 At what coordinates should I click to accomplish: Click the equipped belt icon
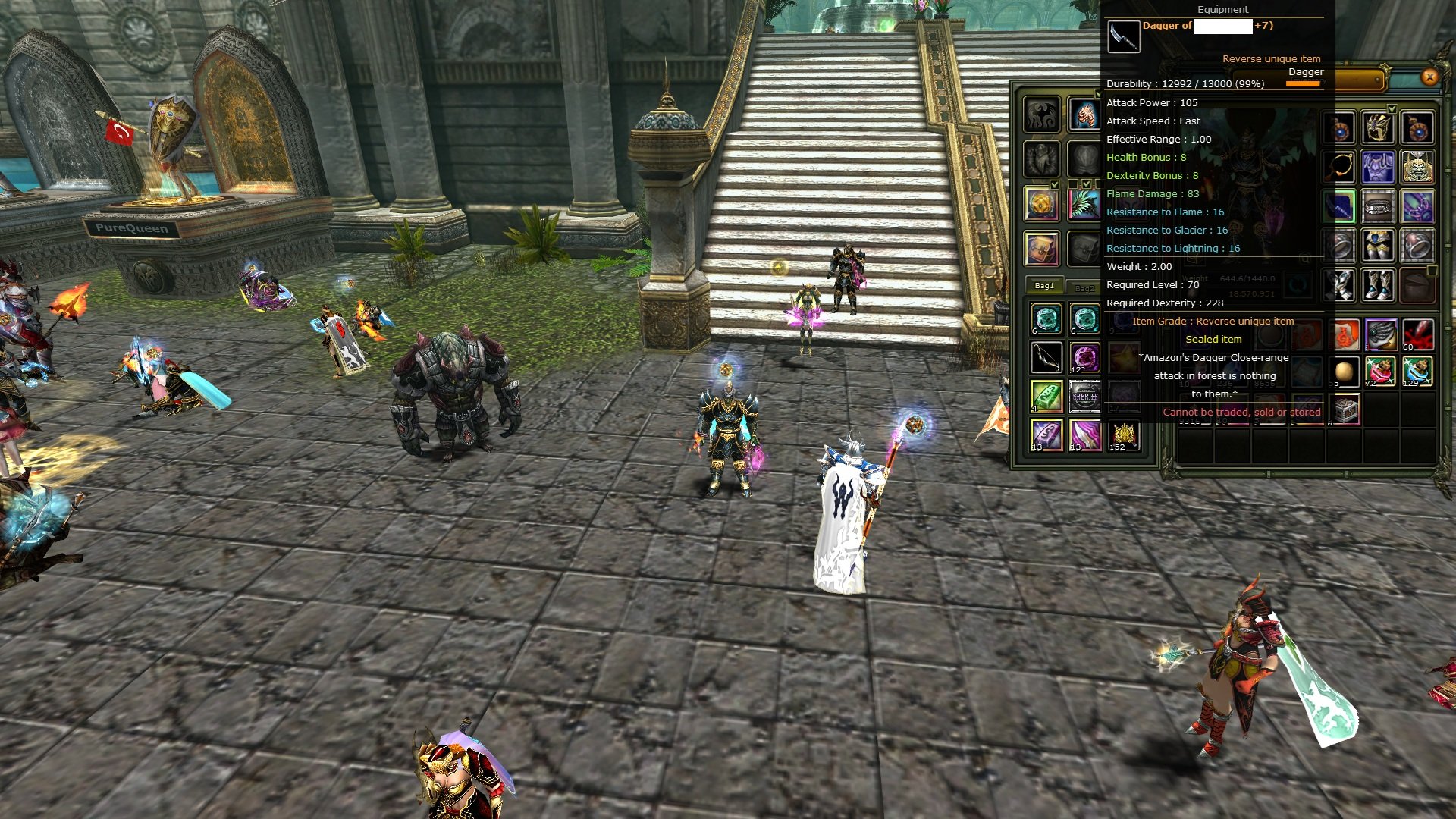tap(1377, 207)
